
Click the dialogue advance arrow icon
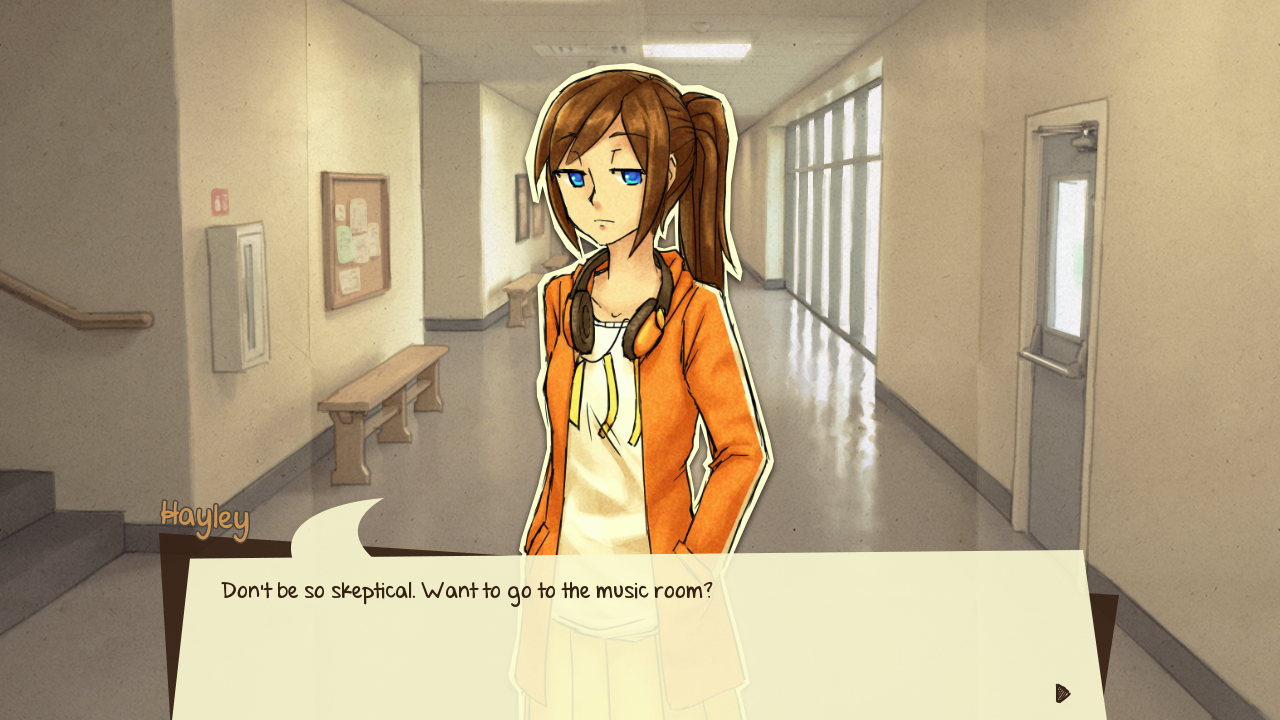1063,693
